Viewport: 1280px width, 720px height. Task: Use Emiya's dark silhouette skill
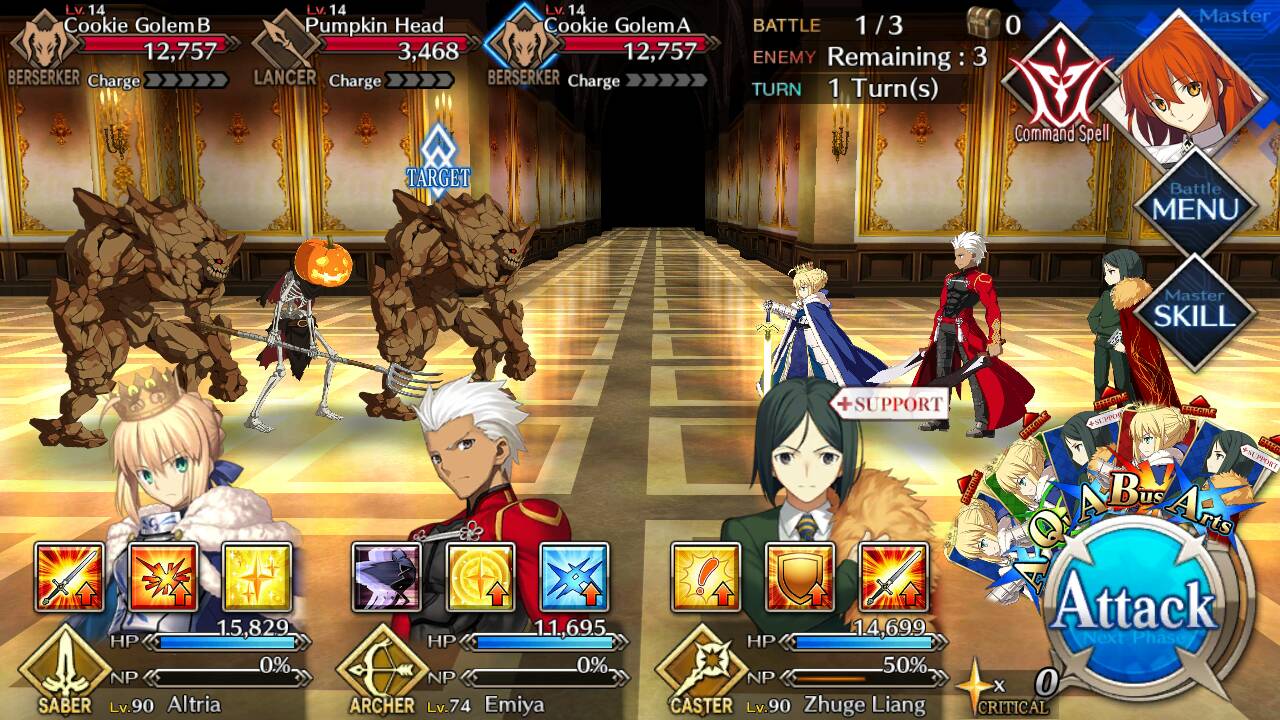click(x=387, y=577)
